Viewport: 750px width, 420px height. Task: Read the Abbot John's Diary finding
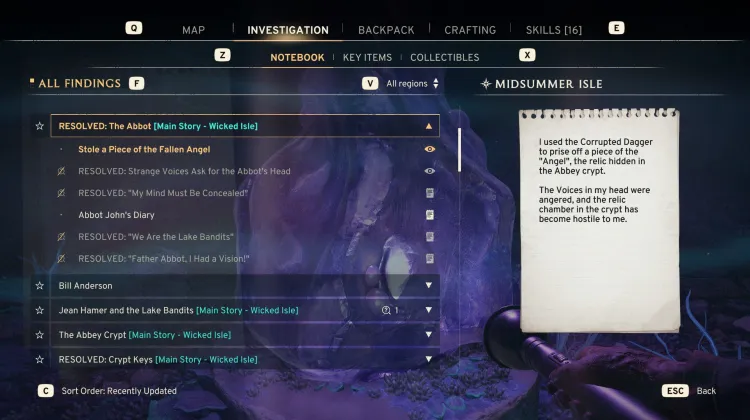(x=116, y=215)
